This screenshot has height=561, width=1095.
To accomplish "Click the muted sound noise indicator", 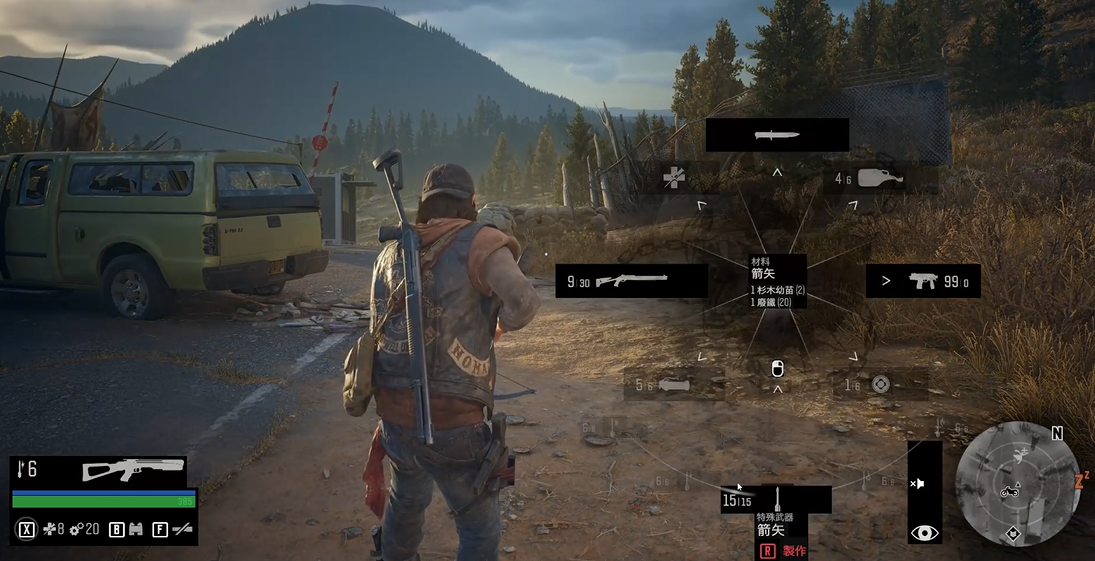I will 917,483.
